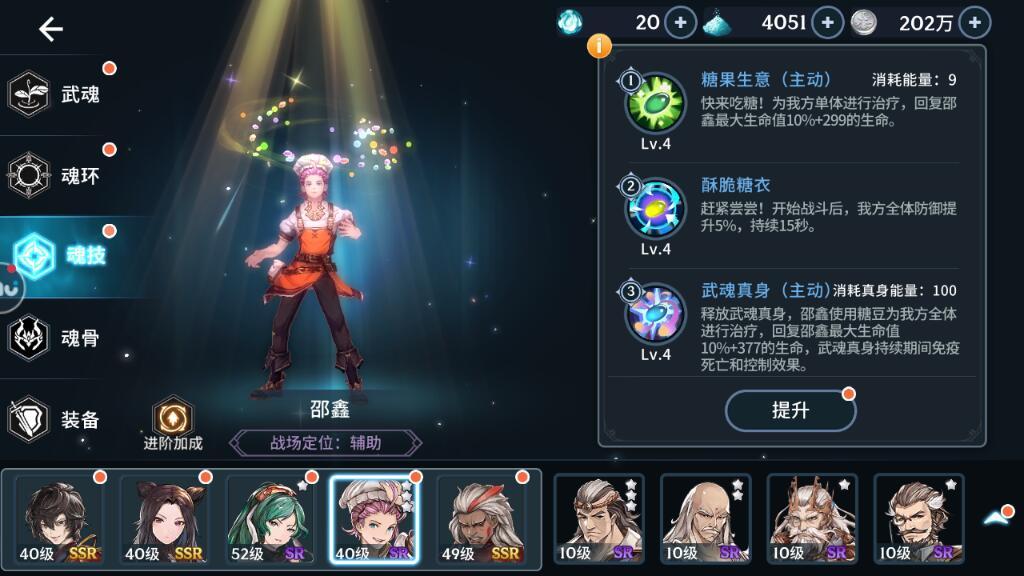Go back with the arrow button
The width and height of the screenshot is (1024, 576).
[x=50, y=29]
